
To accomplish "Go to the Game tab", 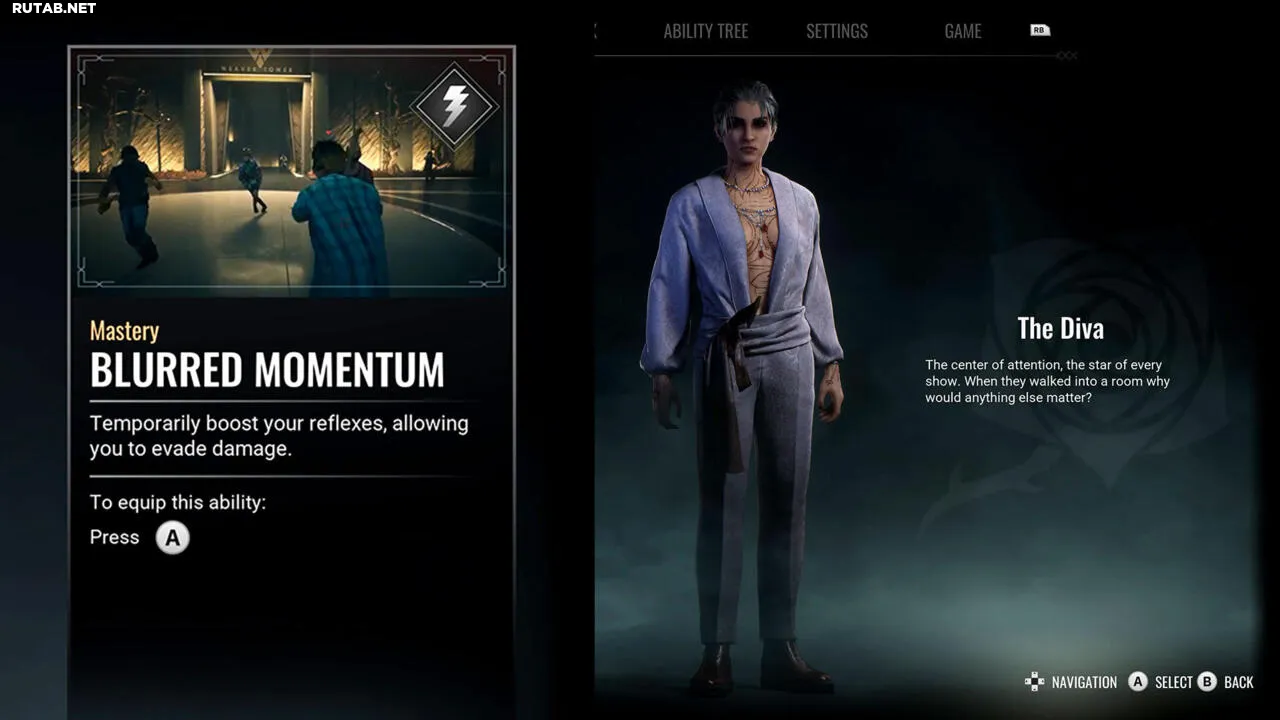I will 962,31.
